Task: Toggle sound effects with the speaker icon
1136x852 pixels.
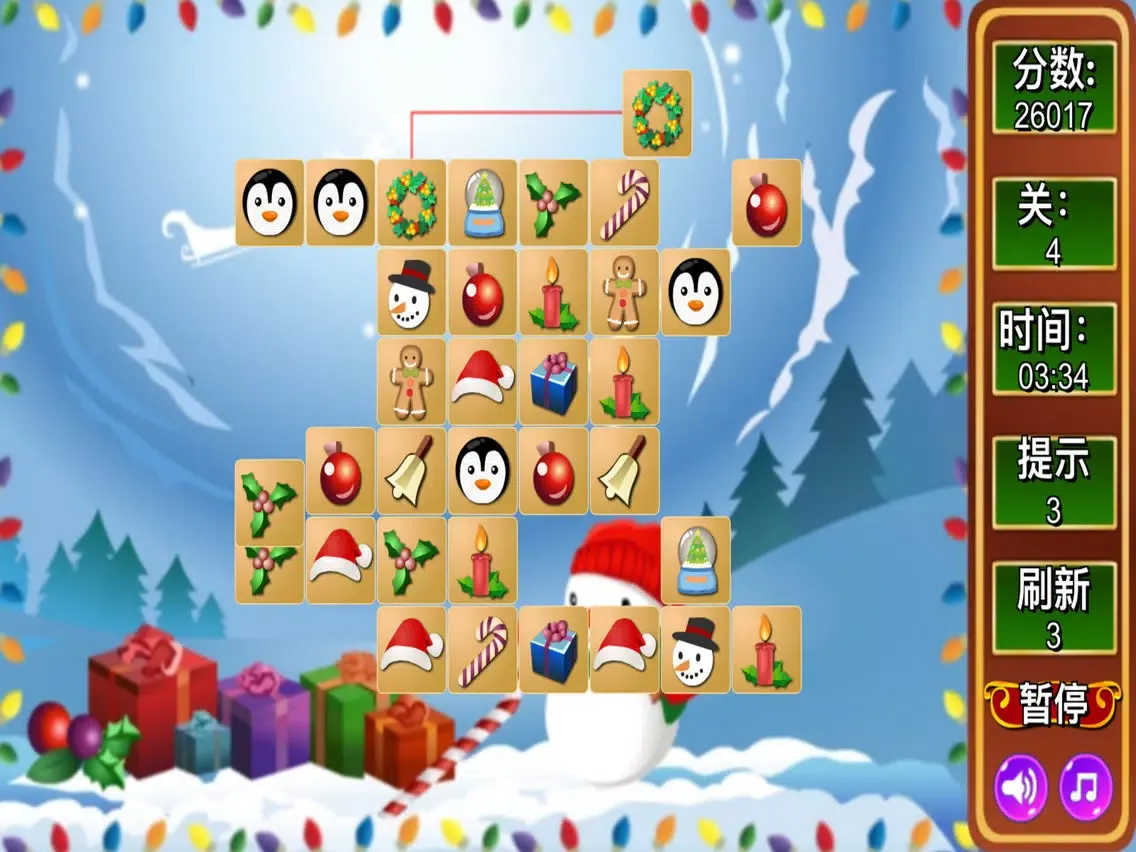Action: click(1020, 788)
